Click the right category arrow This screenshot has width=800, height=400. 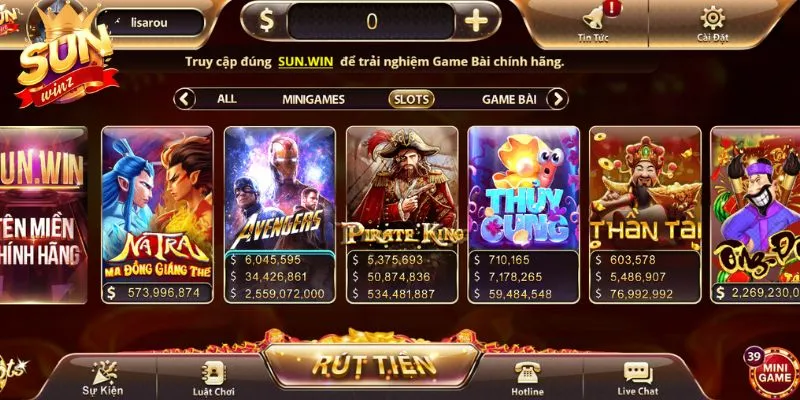(558, 99)
